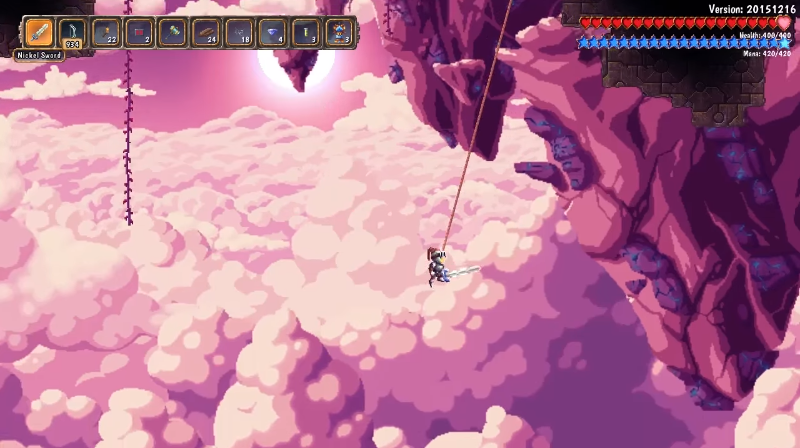Choose the hotbar slot showing 18
This screenshot has width=800, height=448.
(x=240, y=32)
